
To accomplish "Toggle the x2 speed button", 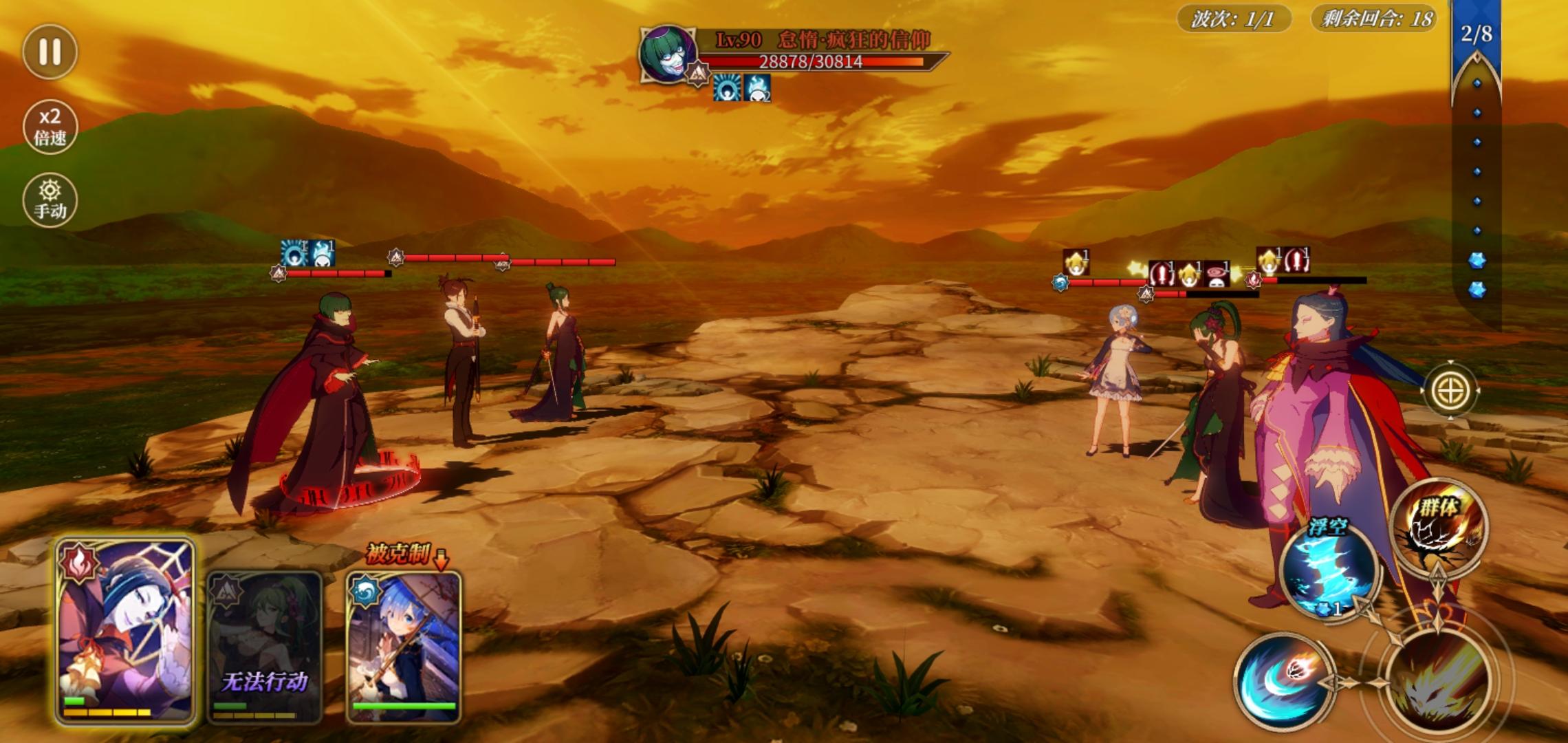I will tap(50, 127).
